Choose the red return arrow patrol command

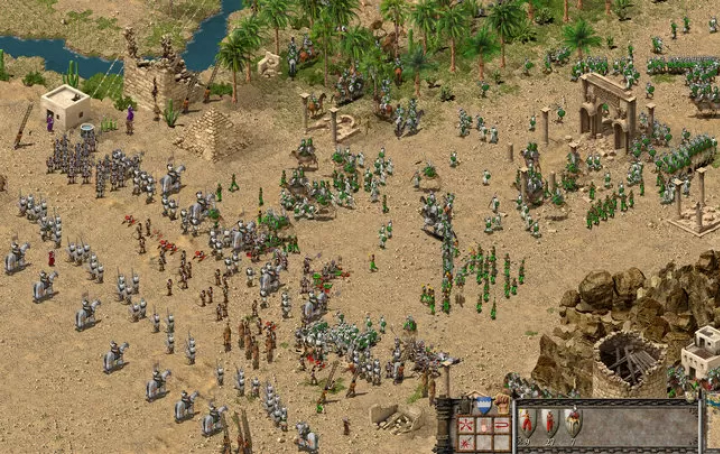click(x=502, y=425)
